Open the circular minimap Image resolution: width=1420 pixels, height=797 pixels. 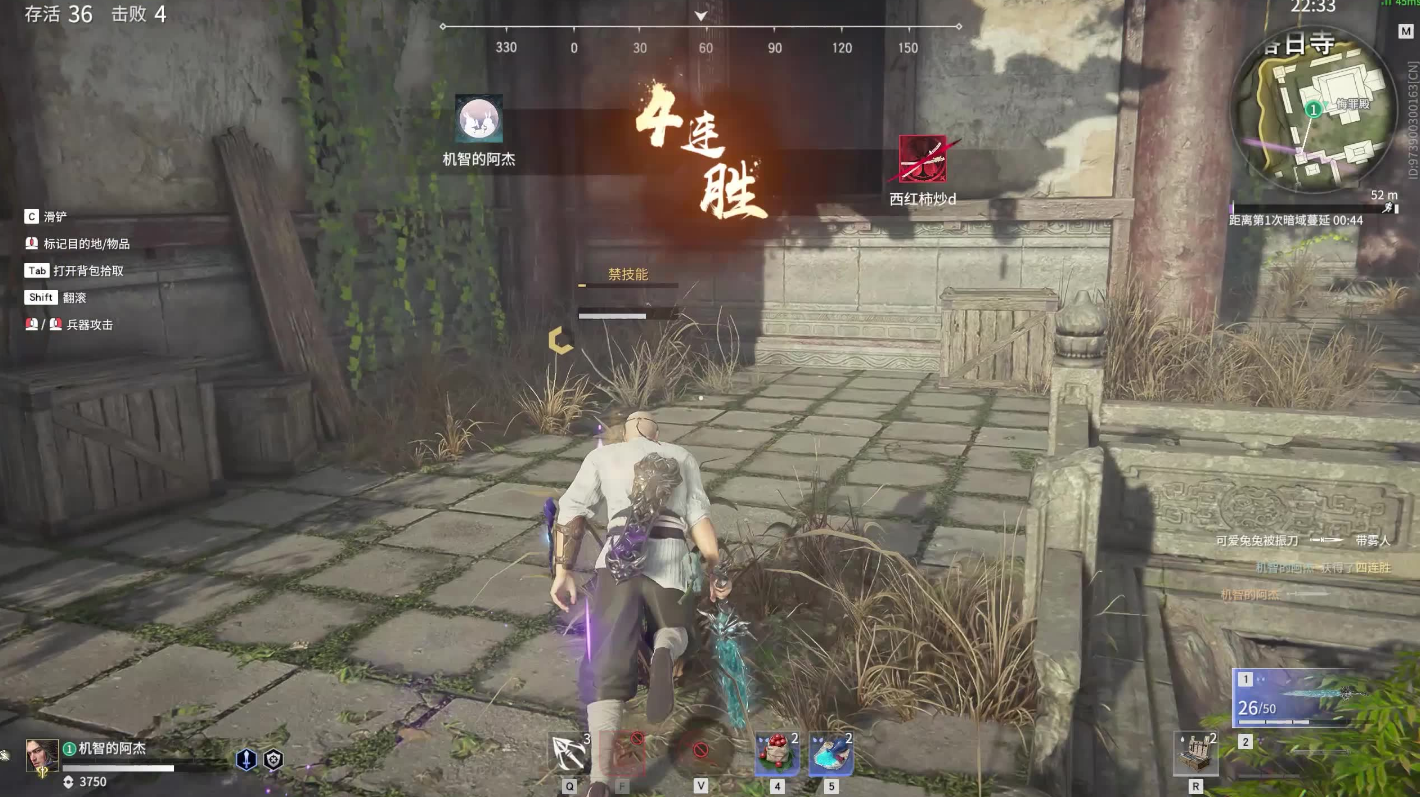(x=1312, y=110)
